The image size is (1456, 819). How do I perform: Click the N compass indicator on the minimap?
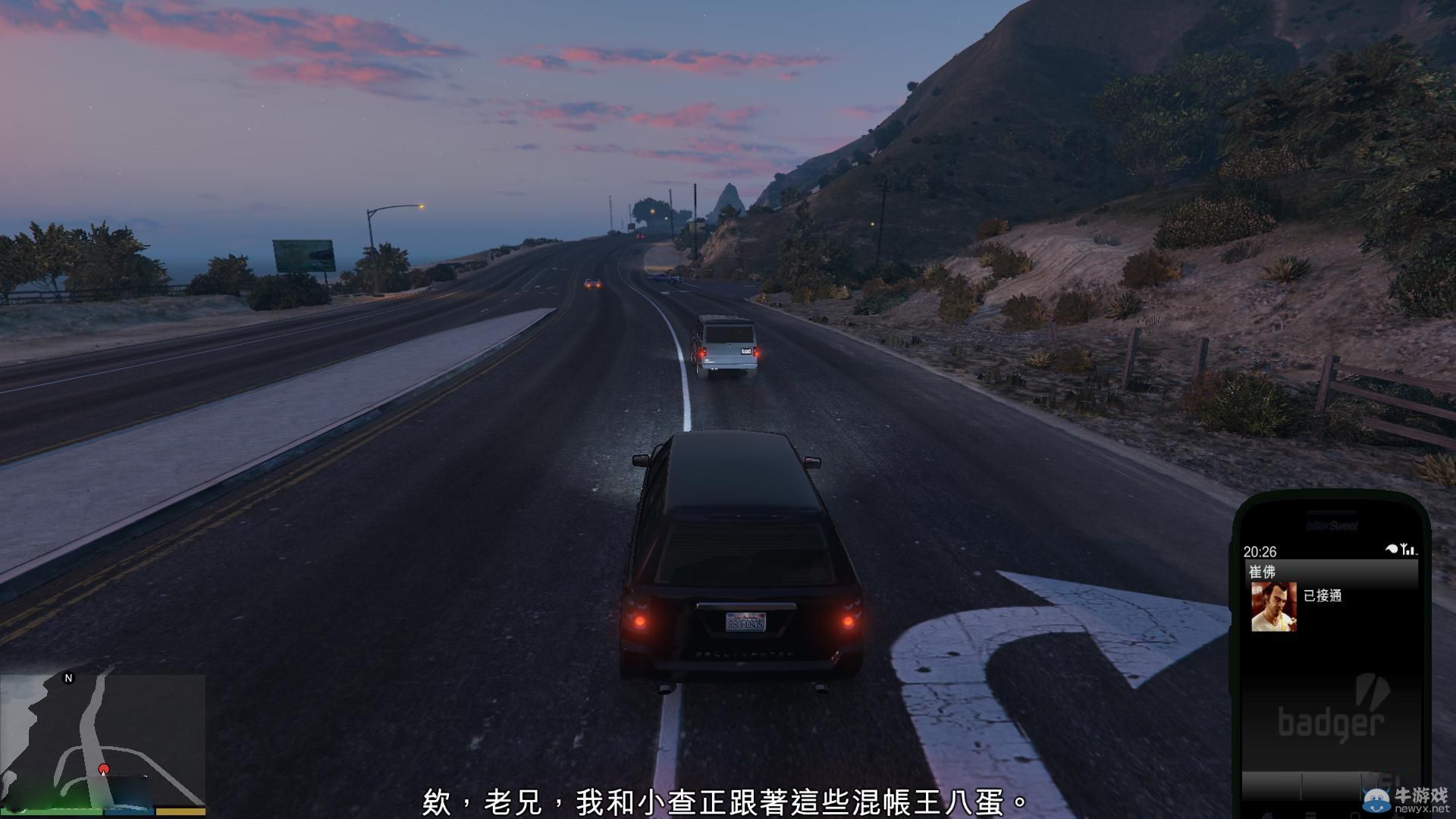click(x=68, y=678)
